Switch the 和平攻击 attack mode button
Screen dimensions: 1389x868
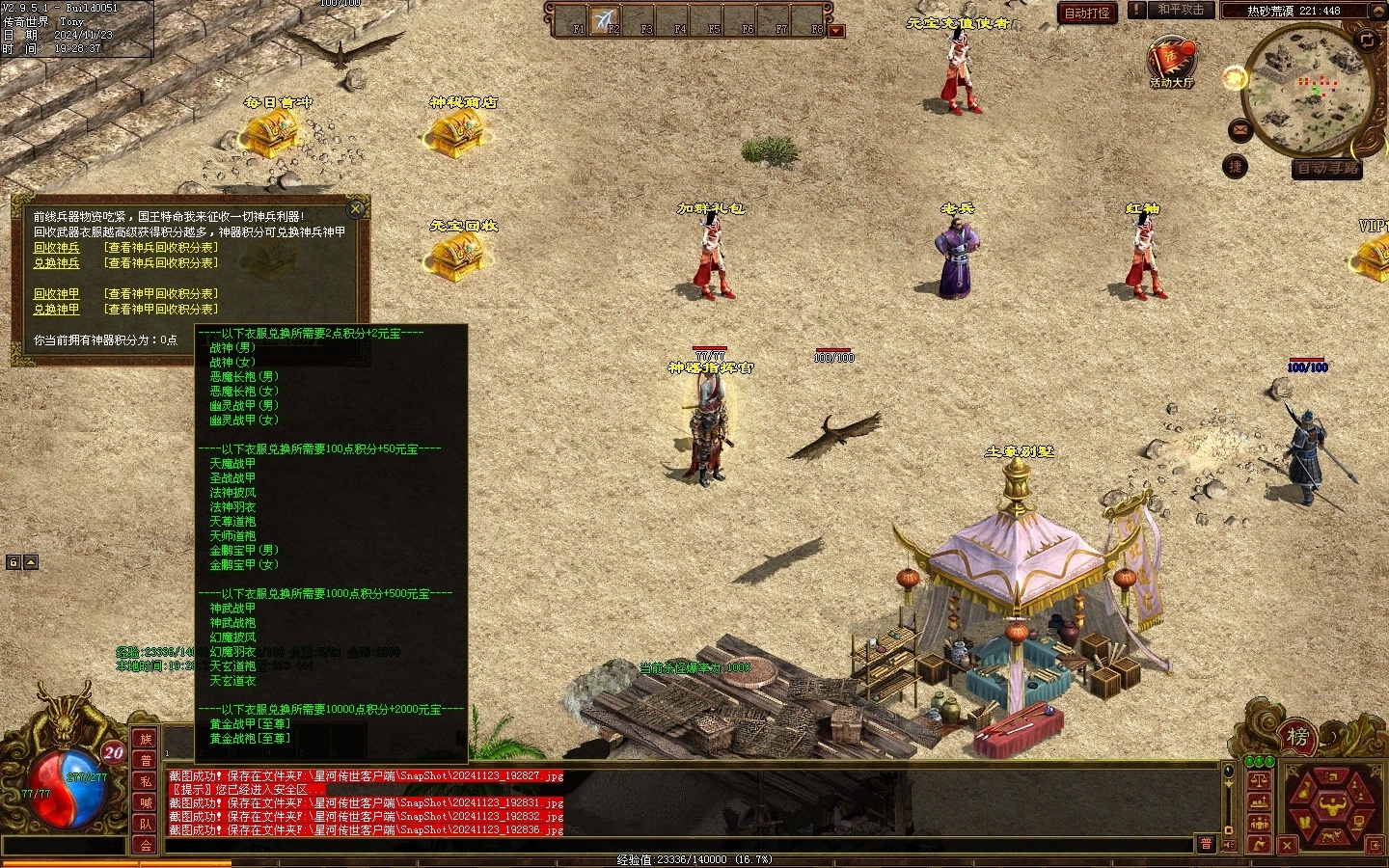click(1181, 10)
